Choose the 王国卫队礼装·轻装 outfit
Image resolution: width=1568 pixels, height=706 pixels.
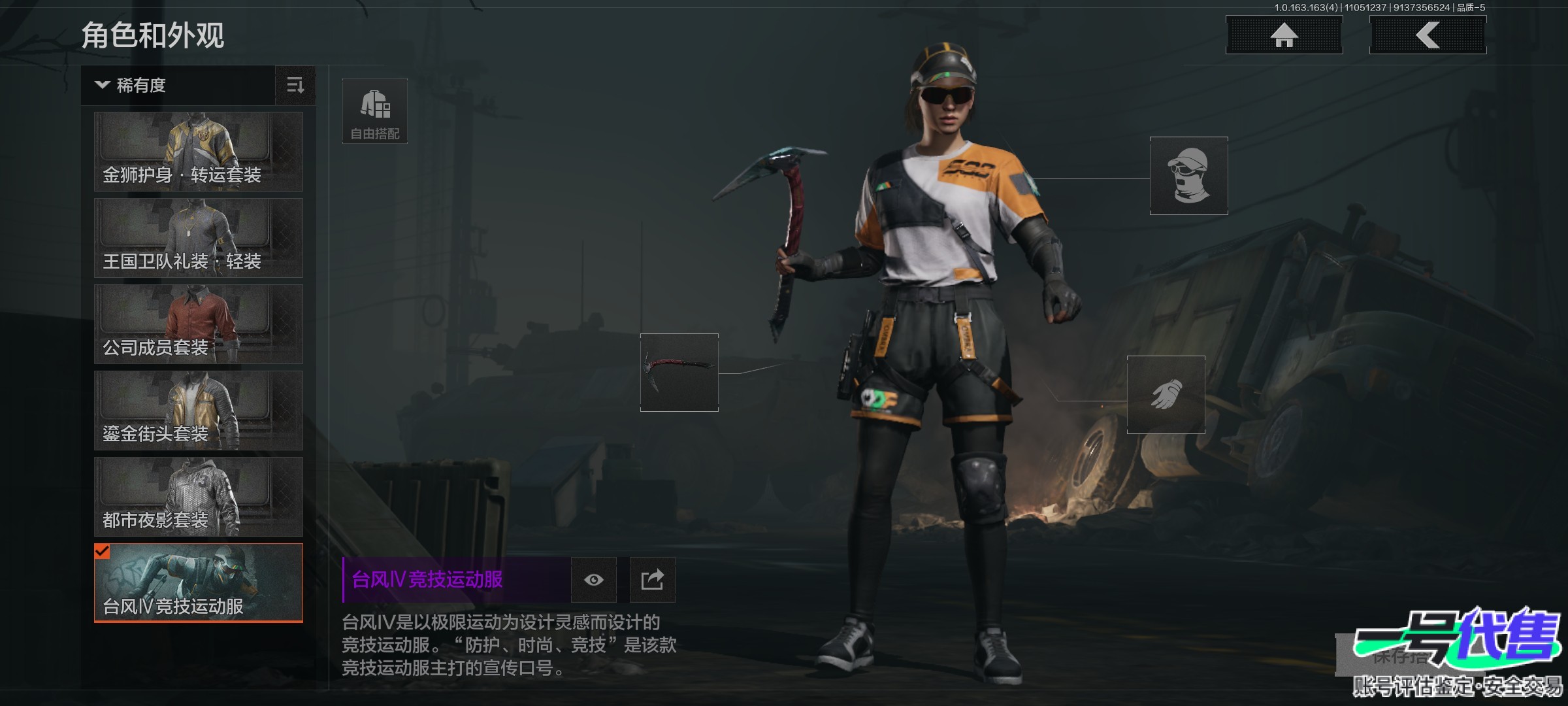tap(199, 238)
